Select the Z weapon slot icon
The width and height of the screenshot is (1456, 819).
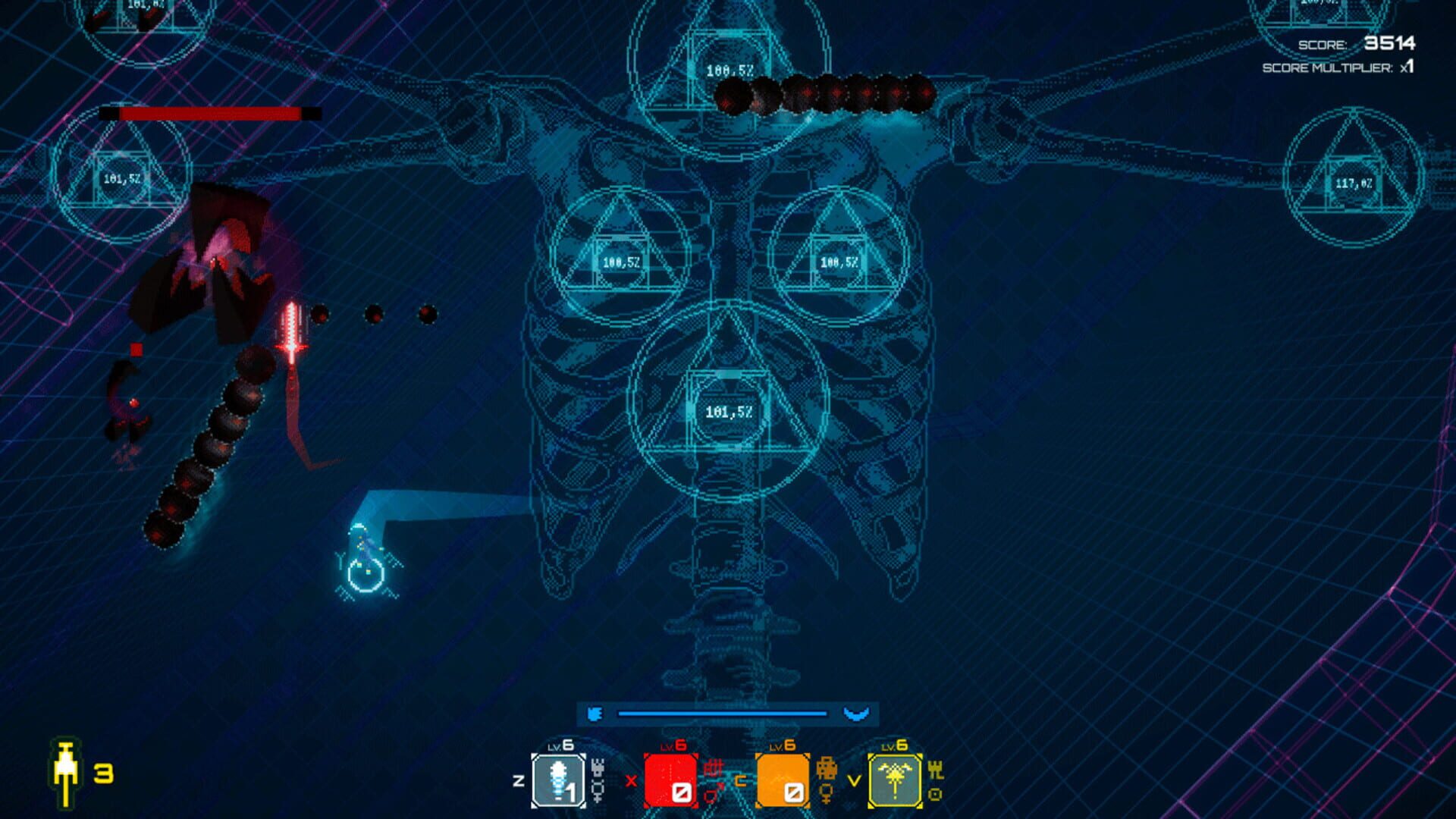557,778
